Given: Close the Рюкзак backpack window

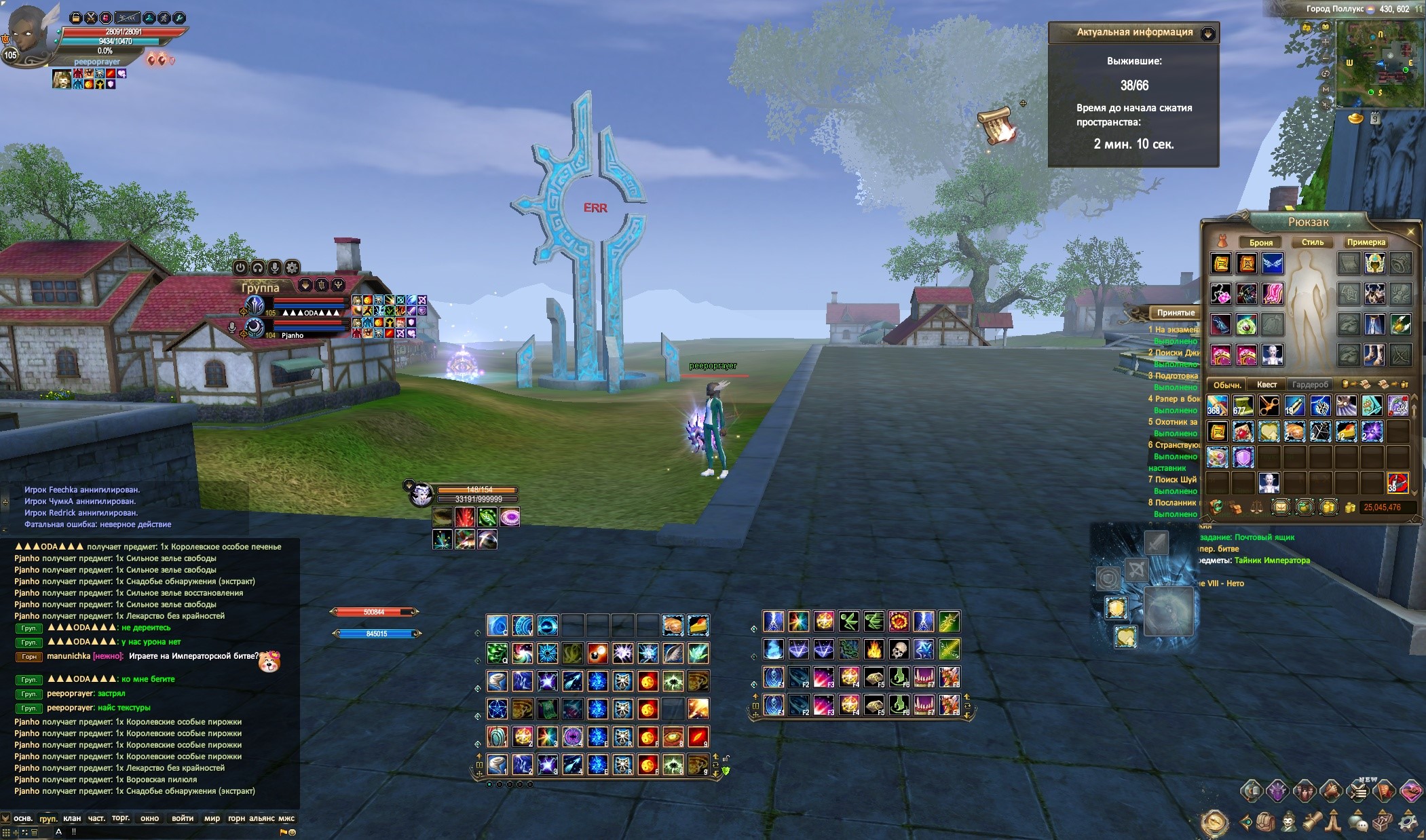Looking at the screenshot, I should tap(1410, 232).
